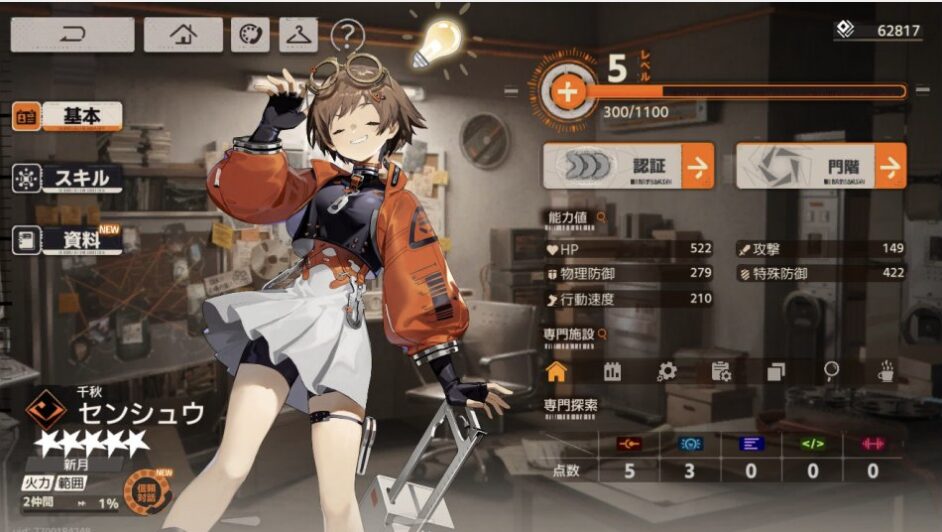Viewport: 942px width, 532px height.
Task: Select the coffee cup facility icon
Action: (x=885, y=371)
